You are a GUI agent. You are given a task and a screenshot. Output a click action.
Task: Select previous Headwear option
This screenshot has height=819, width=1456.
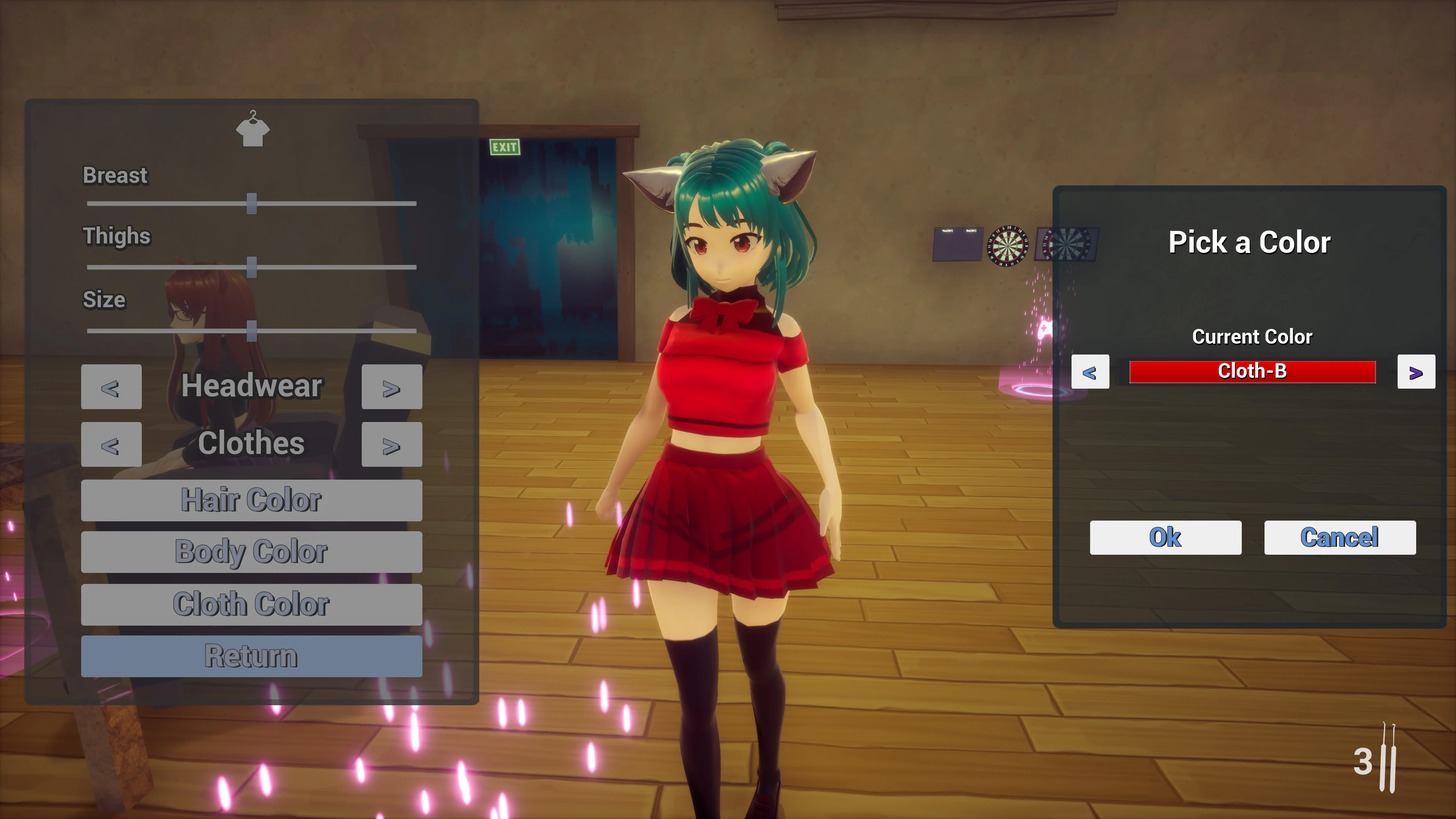(x=111, y=387)
